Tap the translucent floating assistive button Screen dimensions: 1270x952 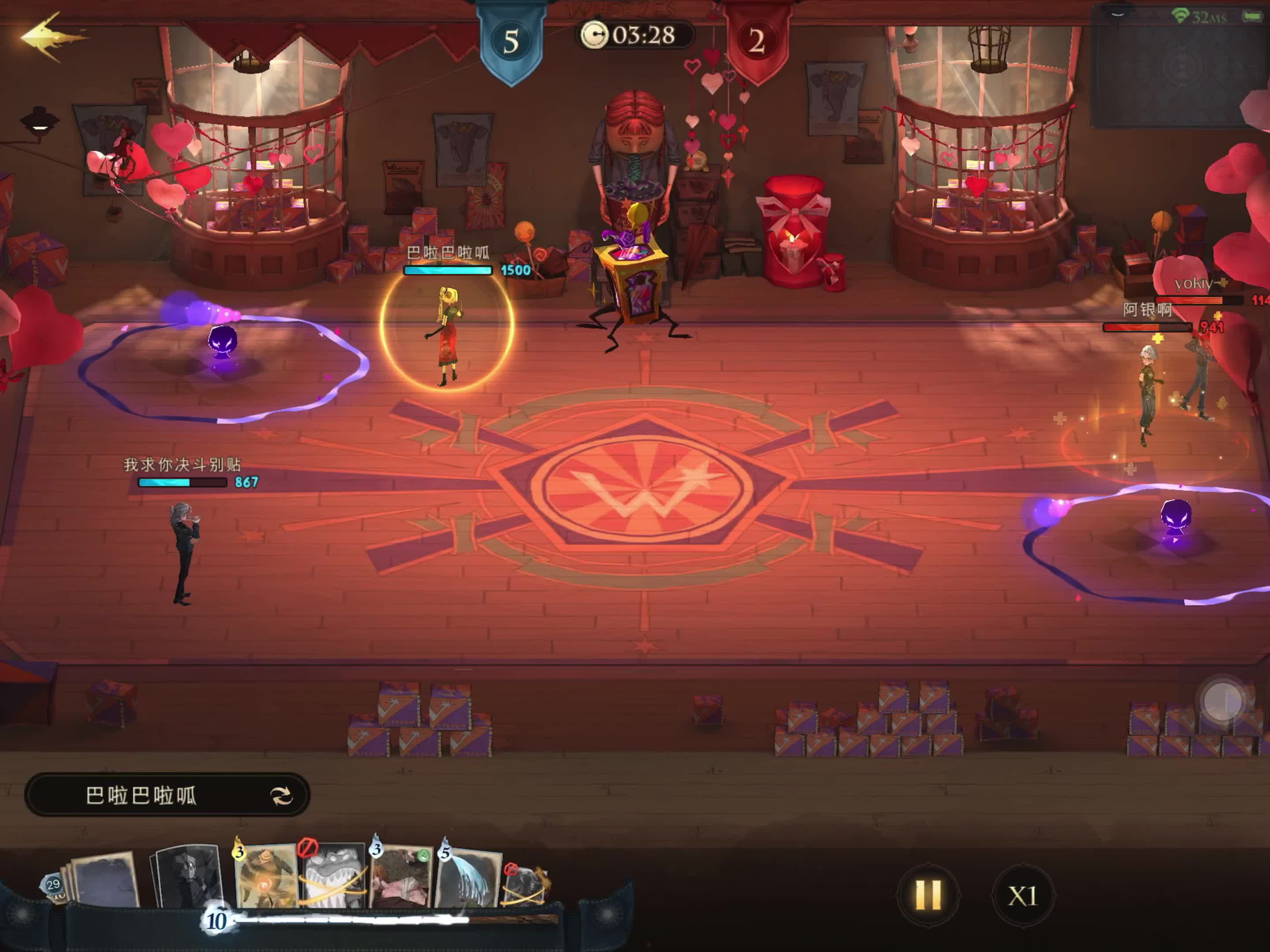(1223, 701)
